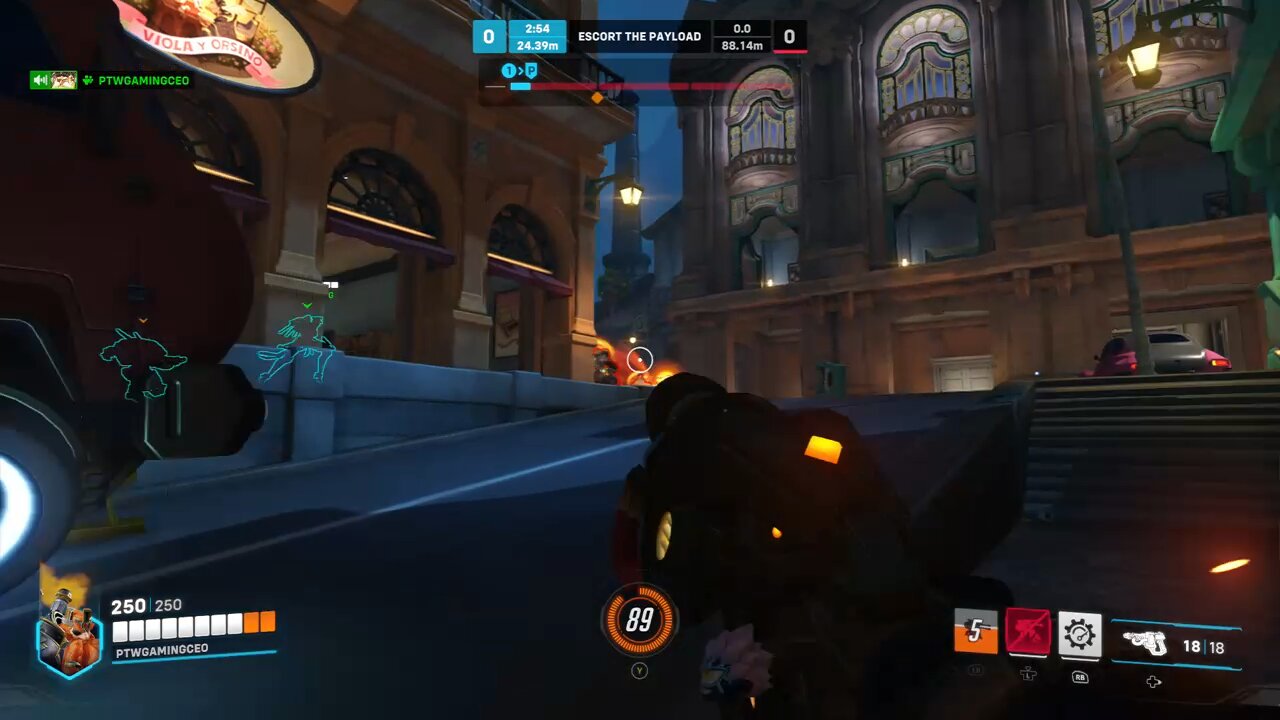Viewport: 1280px width, 720px height.
Task: Click the 88.14m distance readout
Action: click(x=741, y=44)
